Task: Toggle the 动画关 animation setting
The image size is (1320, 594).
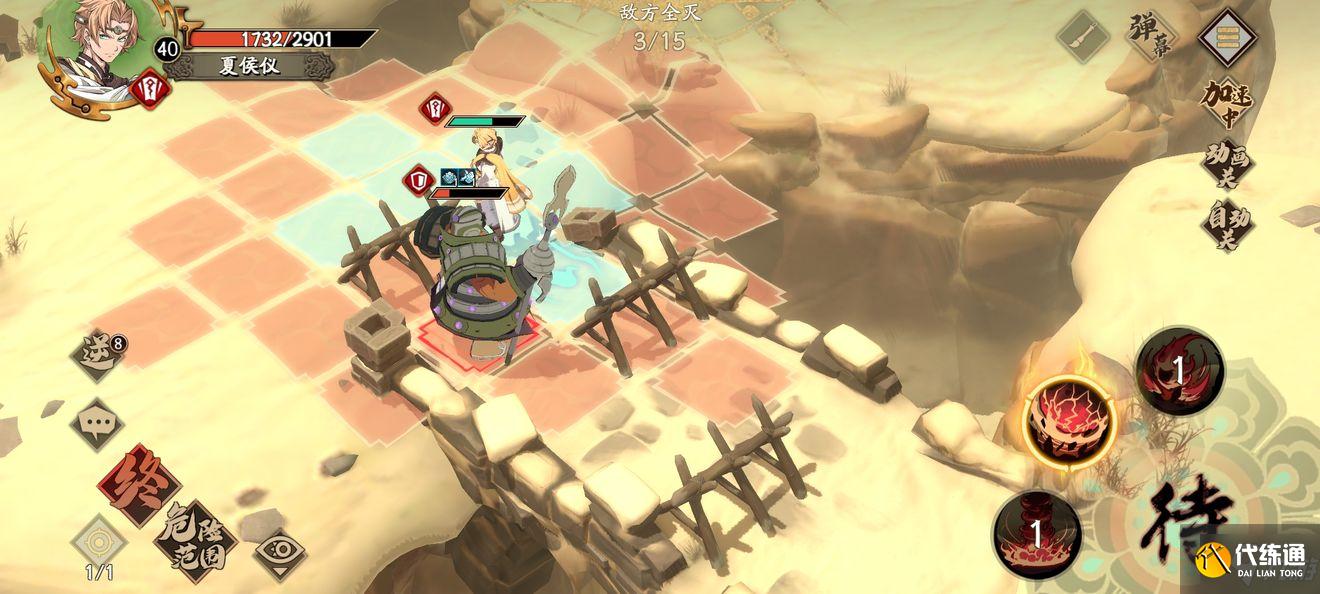Action: (x=1226, y=165)
